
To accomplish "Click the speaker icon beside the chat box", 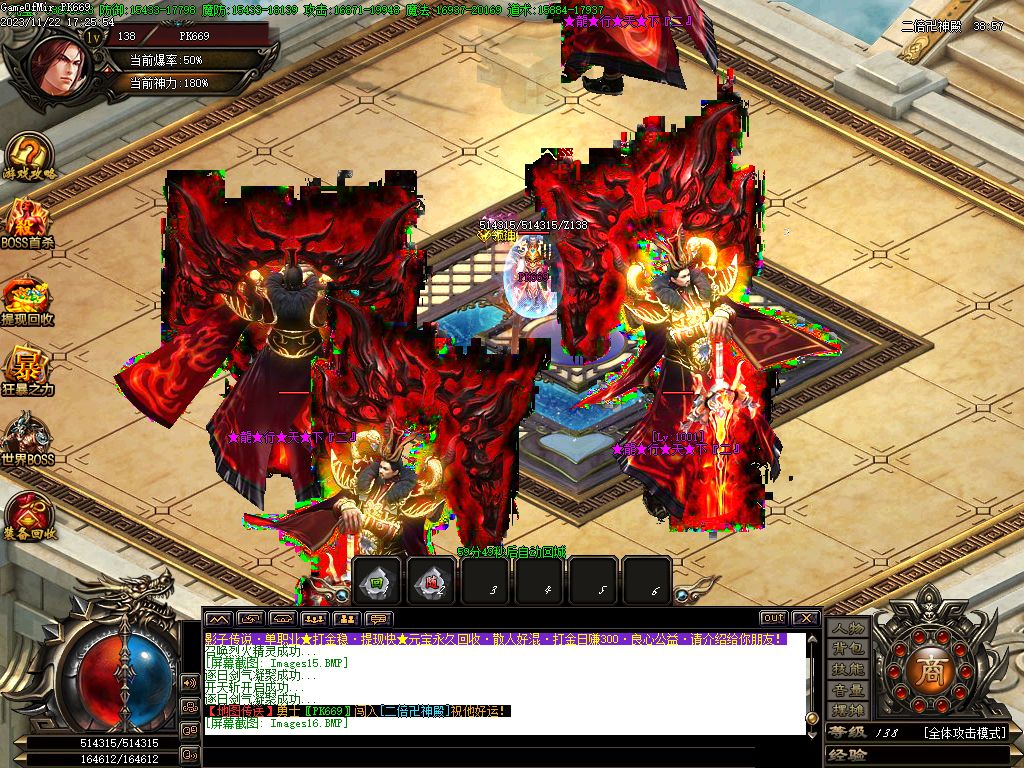I will 189,683.
